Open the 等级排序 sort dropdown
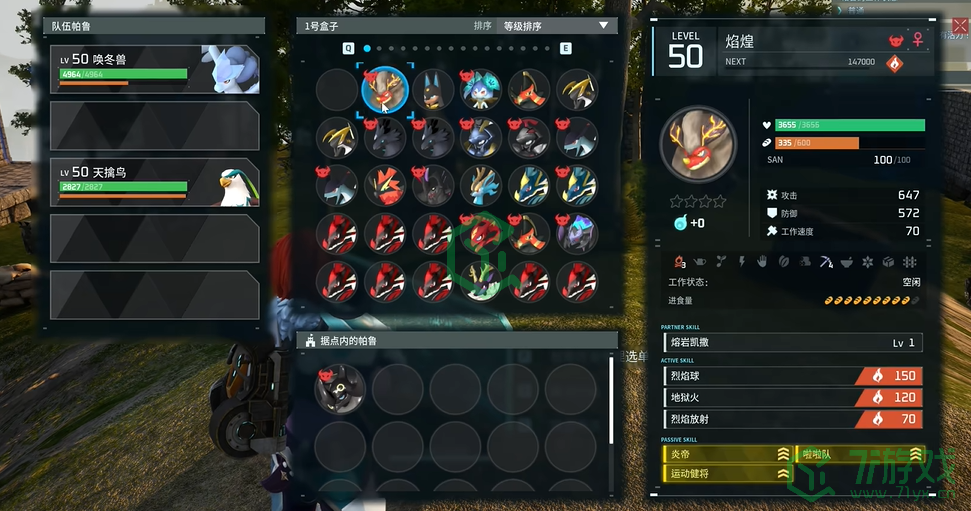Screen dimensions: 971x511 tap(555, 26)
